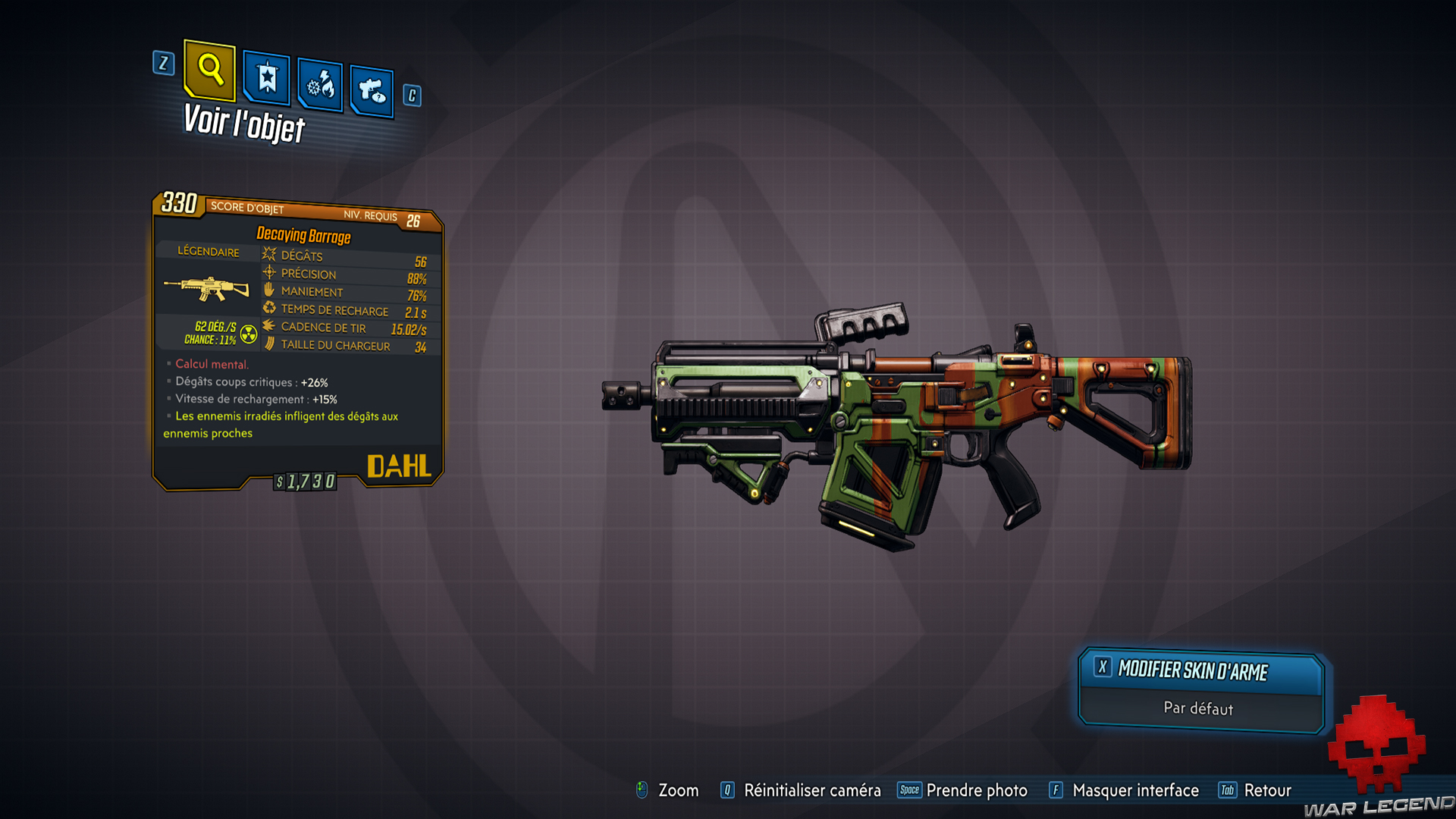Click the golden weapon thumbnail on item card

click(x=206, y=289)
